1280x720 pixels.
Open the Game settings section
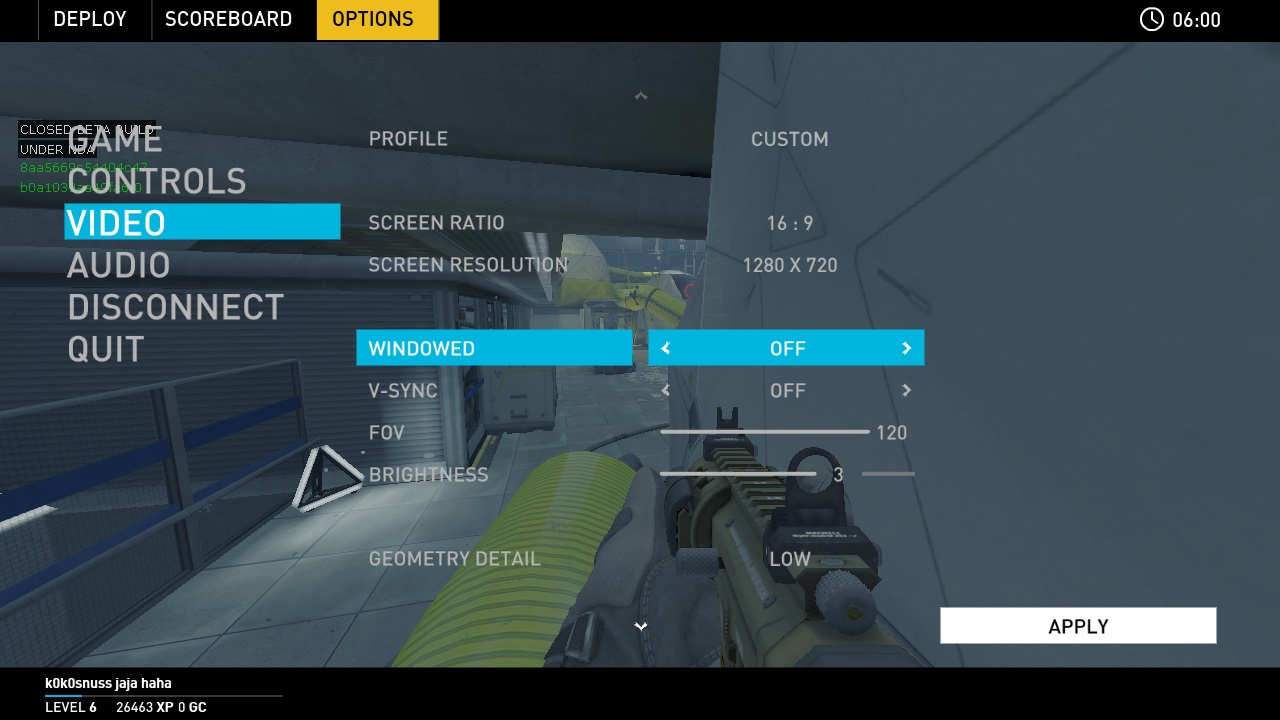115,140
